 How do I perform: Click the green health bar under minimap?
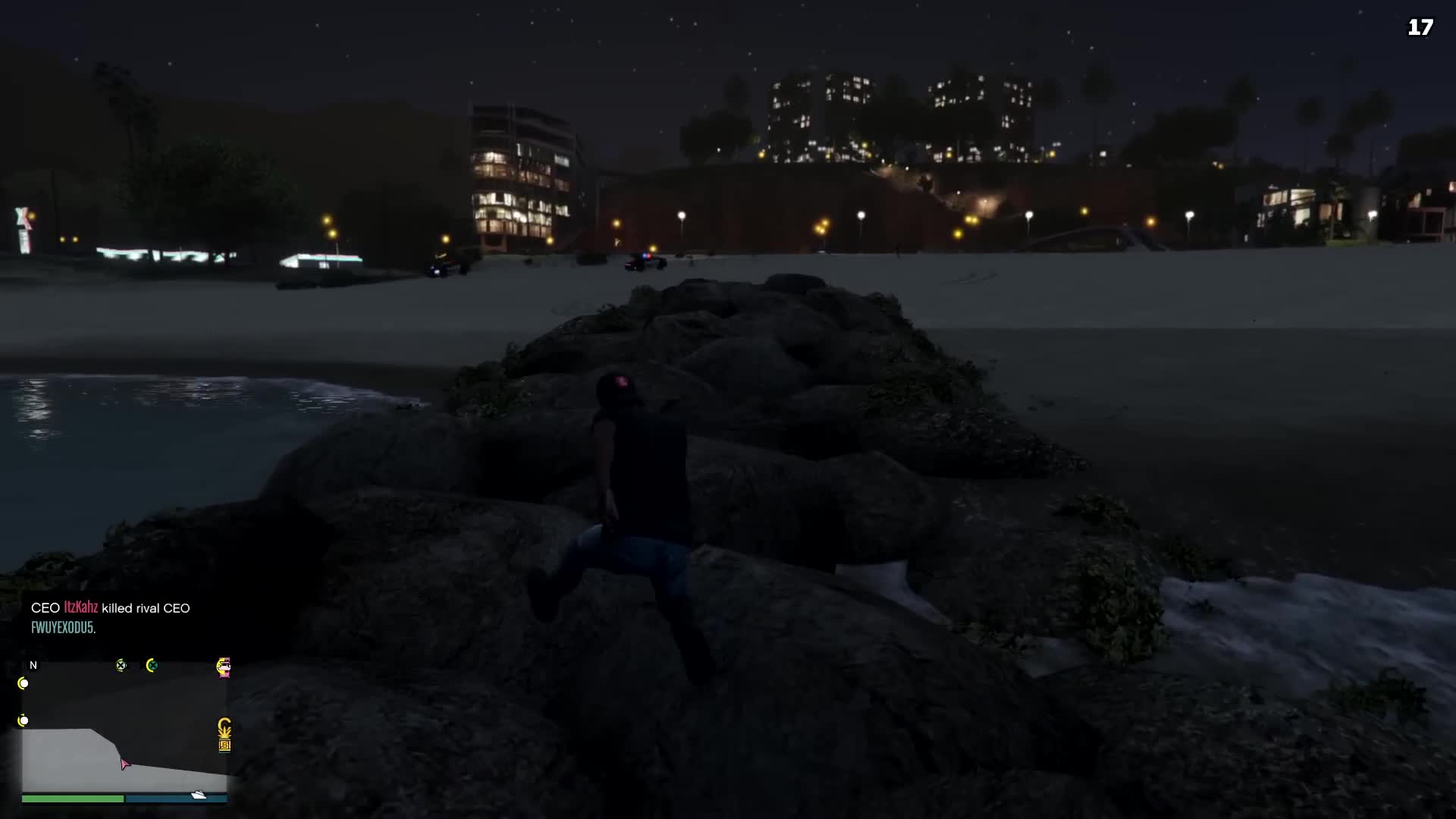click(x=72, y=799)
